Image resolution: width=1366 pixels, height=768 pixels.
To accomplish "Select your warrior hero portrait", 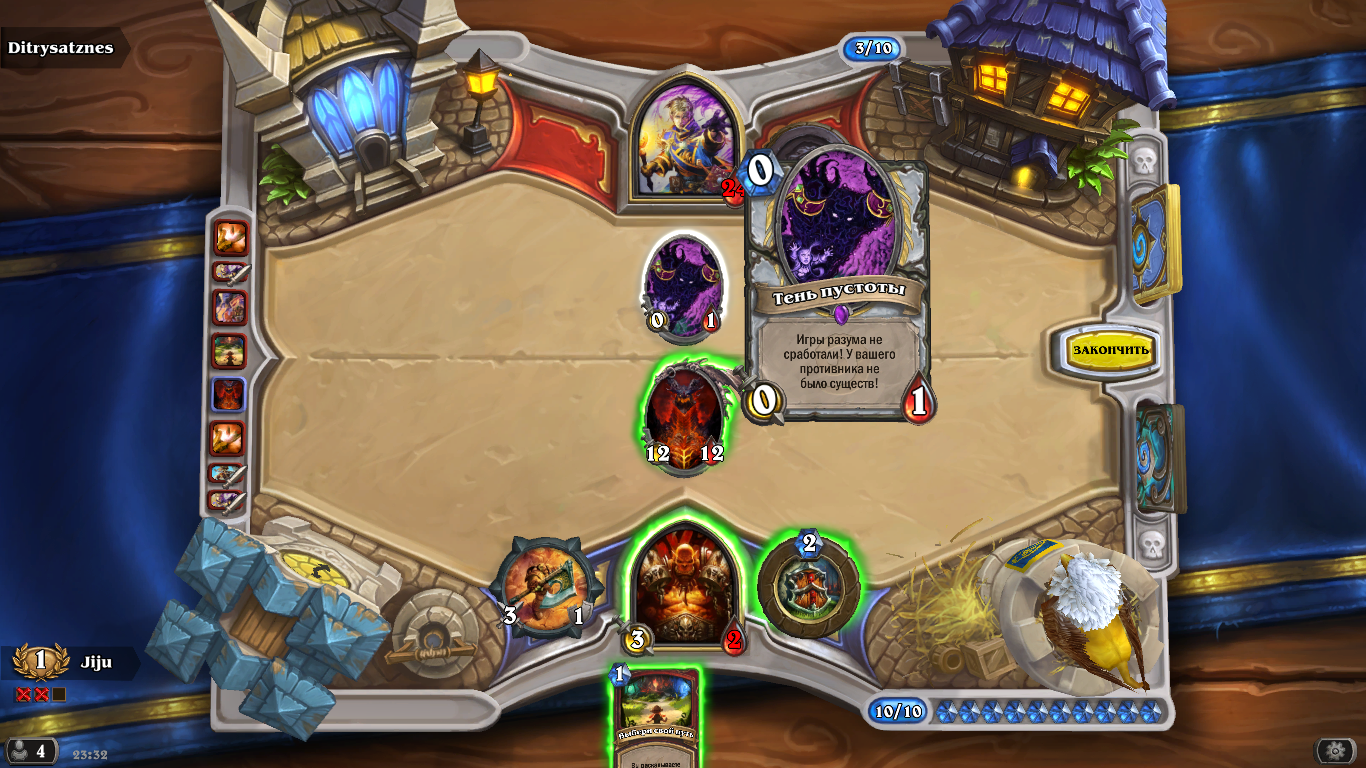I will point(685,585).
